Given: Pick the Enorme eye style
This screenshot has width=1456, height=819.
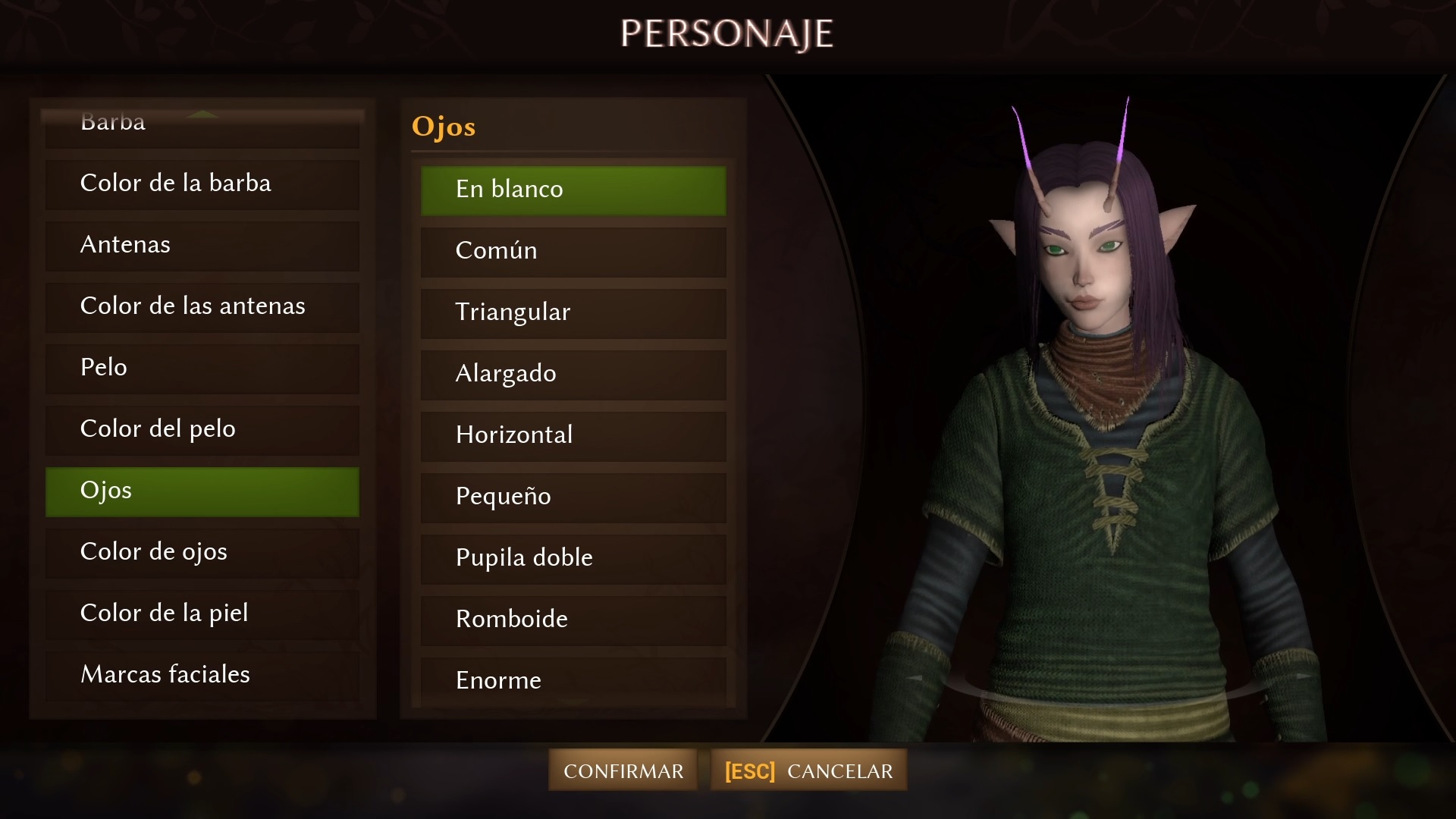Looking at the screenshot, I should click(573, 680).
